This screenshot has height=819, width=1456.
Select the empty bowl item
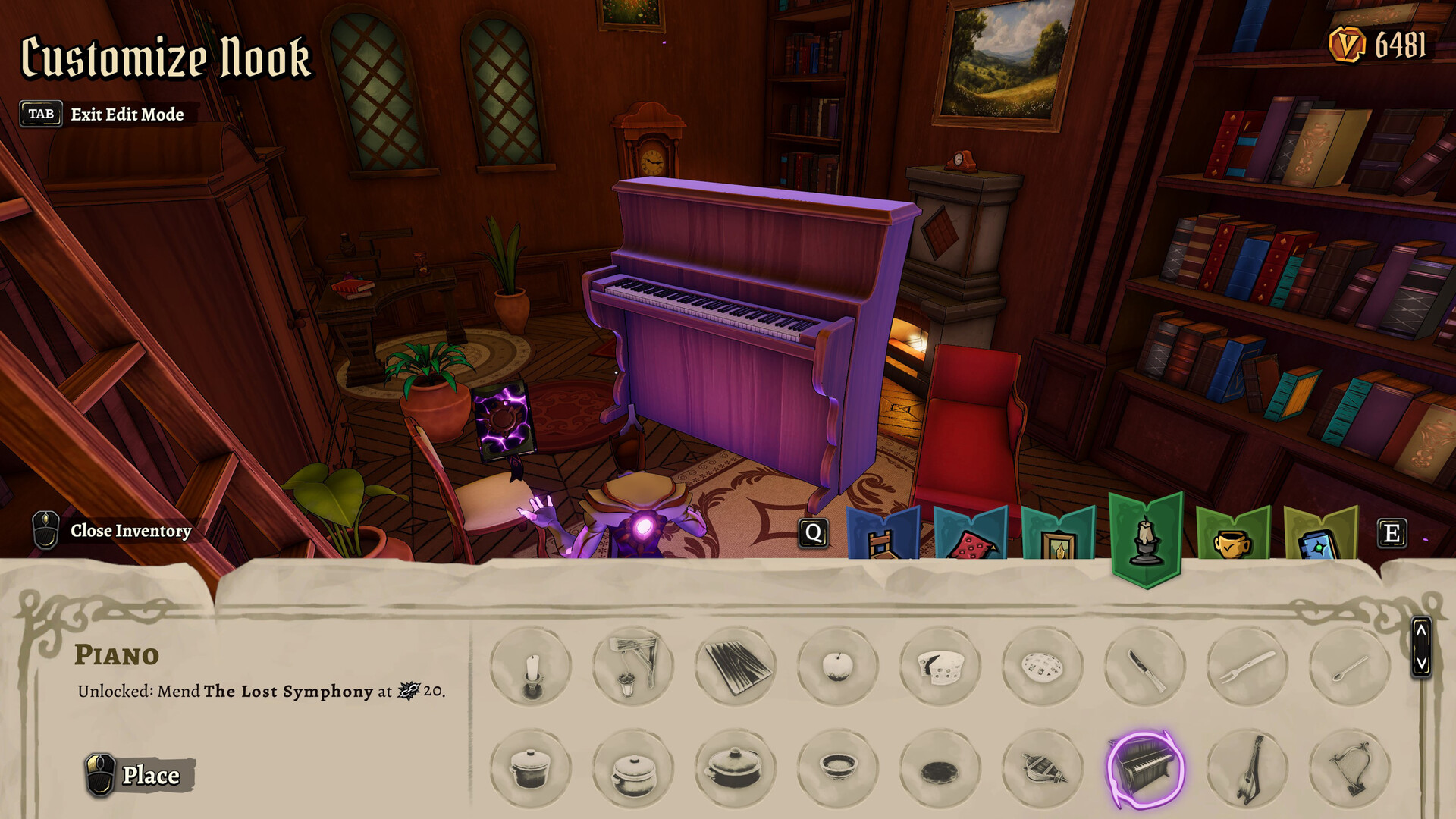pyautogui.click(x=838, y=767)
